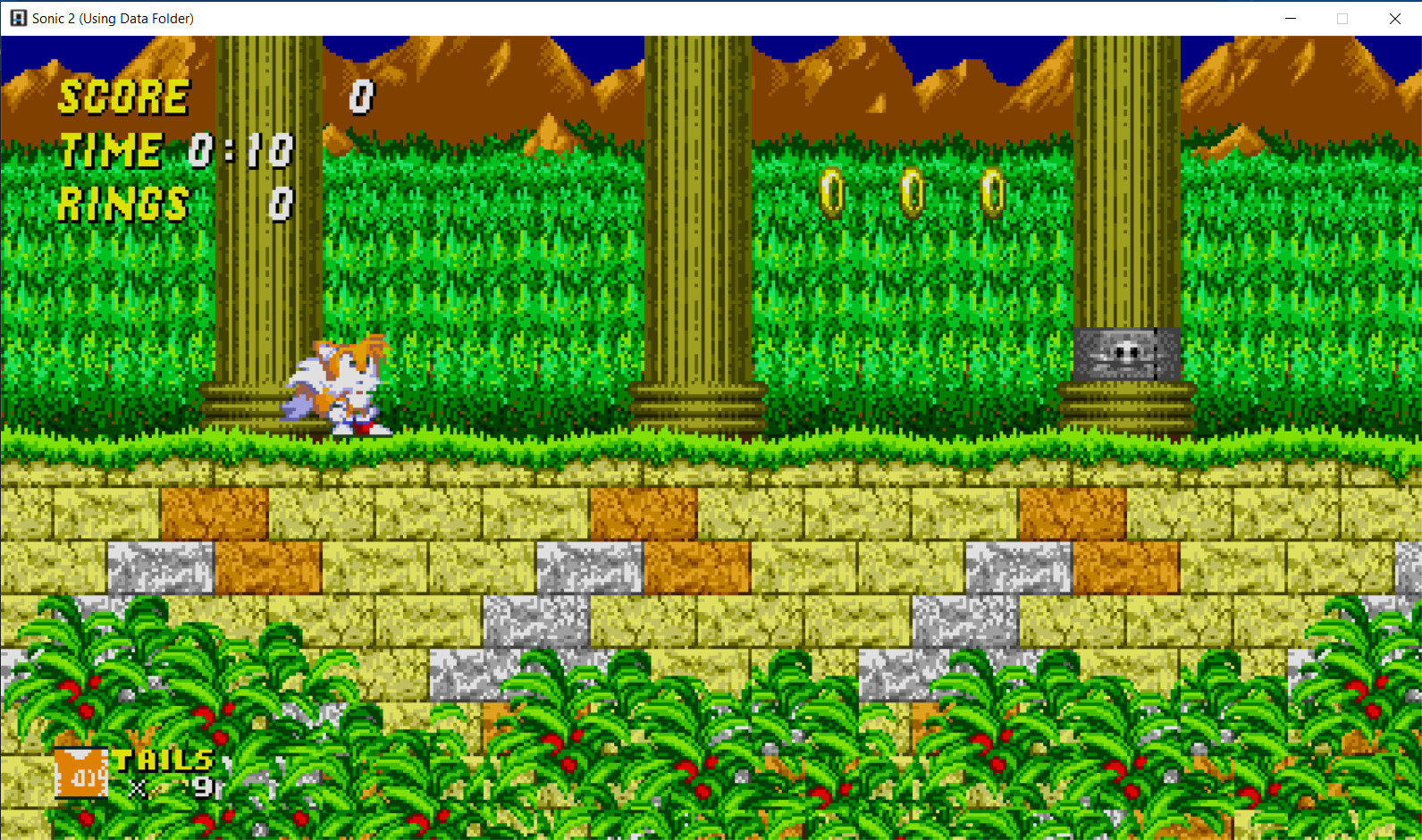Click the Tails life counter icon
Viewport: 1422px width, 840px height.
(80, 770)
